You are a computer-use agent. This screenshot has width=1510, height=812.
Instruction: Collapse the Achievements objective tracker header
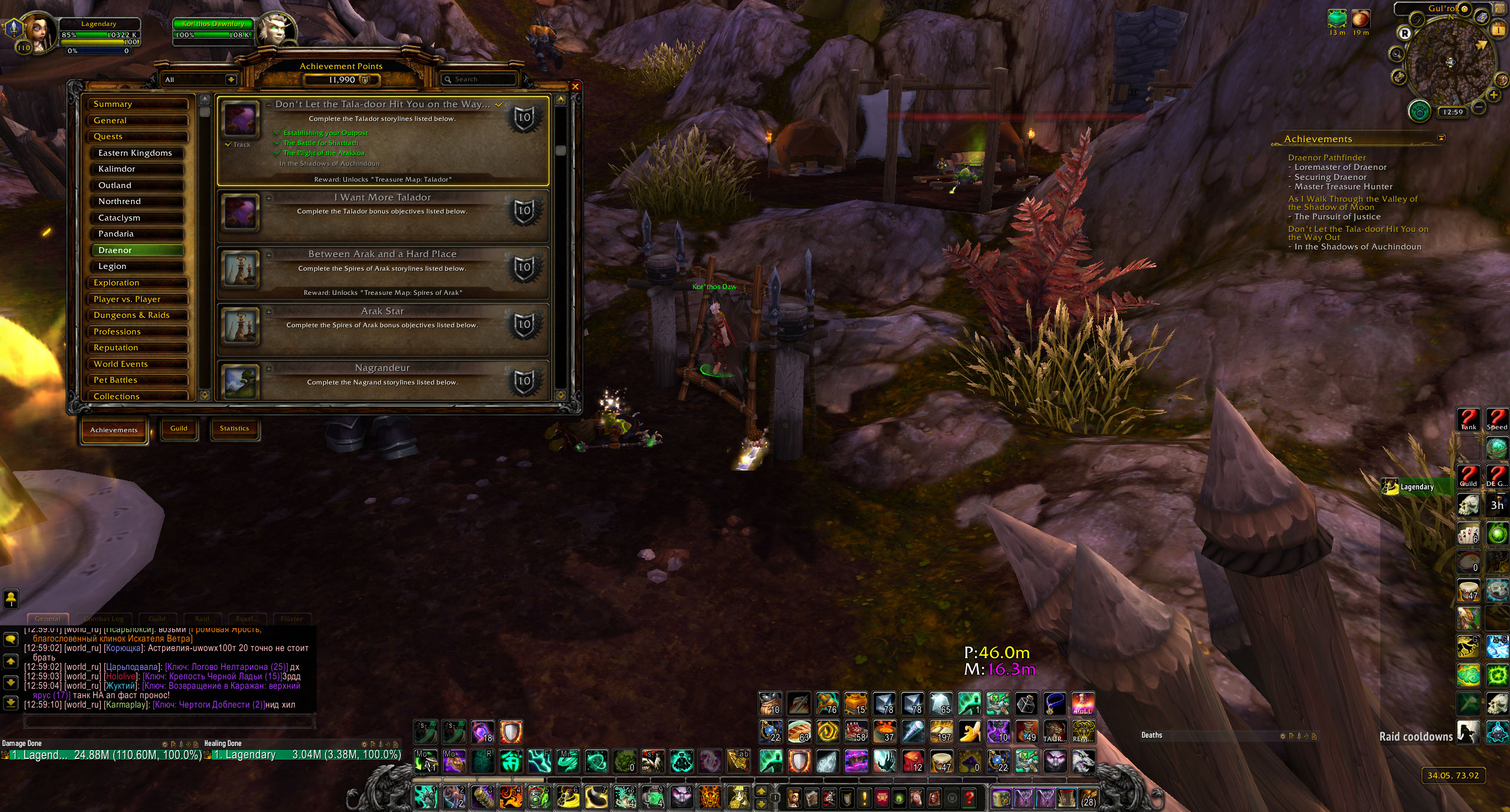1441,139
